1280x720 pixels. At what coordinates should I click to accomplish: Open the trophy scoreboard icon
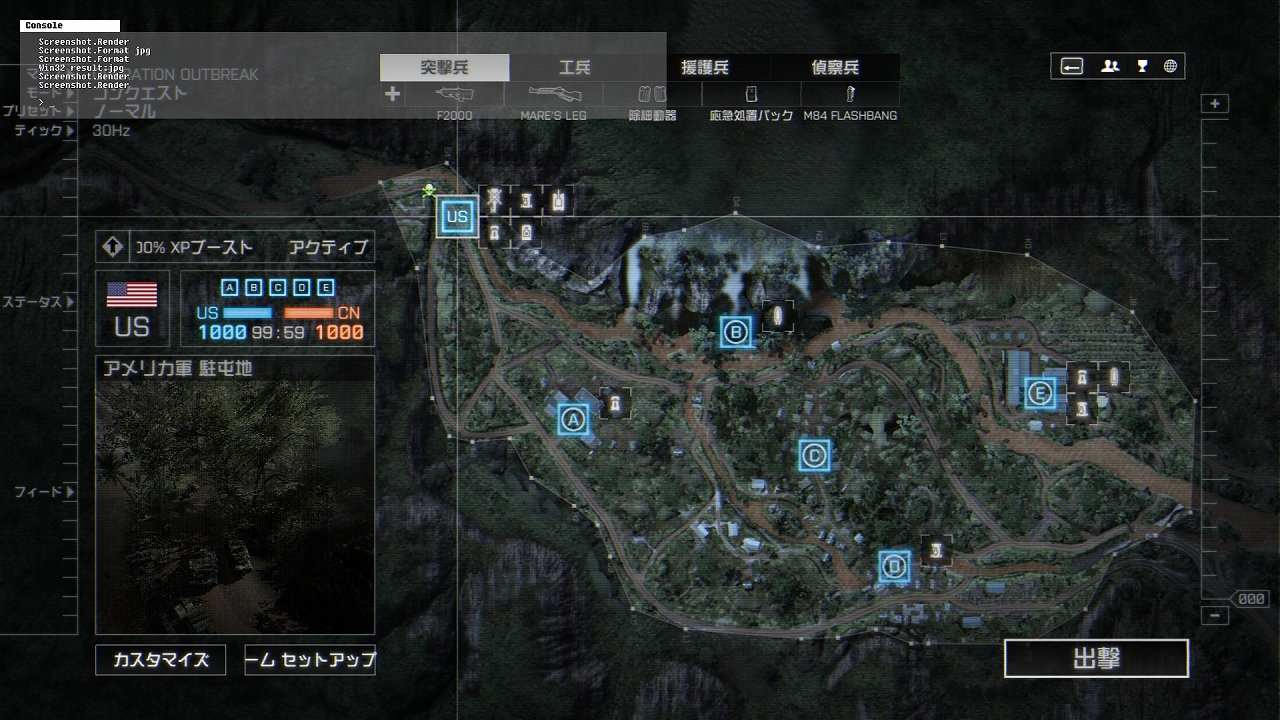1142,67
